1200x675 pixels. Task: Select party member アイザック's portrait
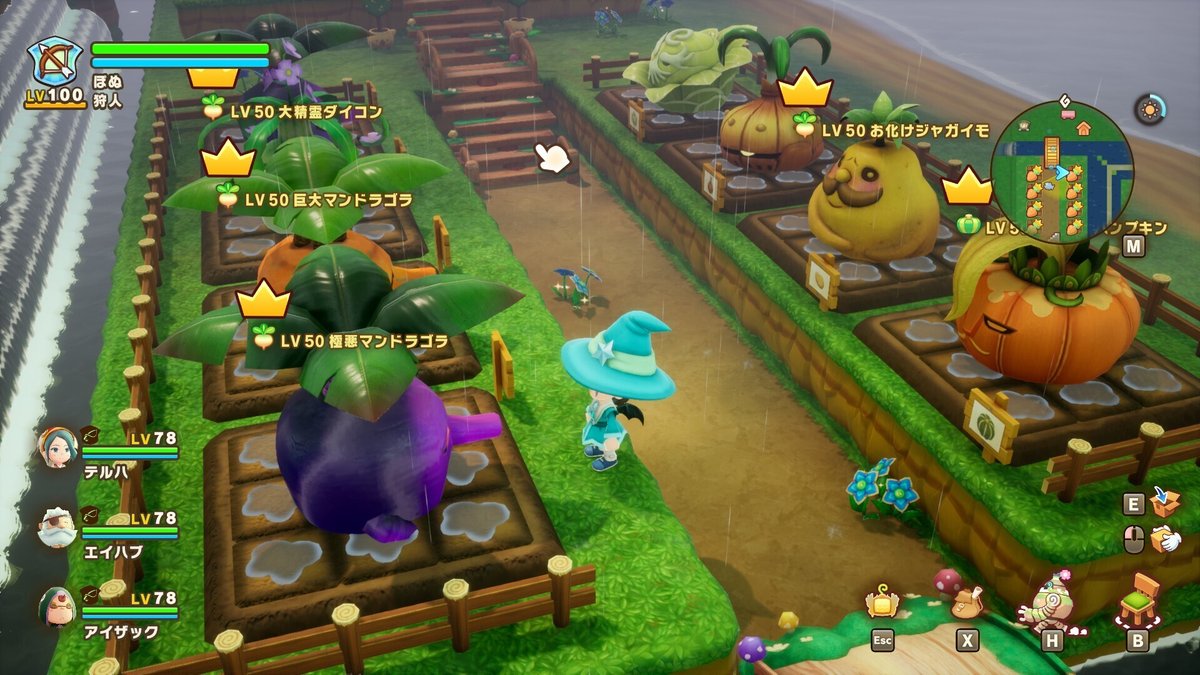57,607
